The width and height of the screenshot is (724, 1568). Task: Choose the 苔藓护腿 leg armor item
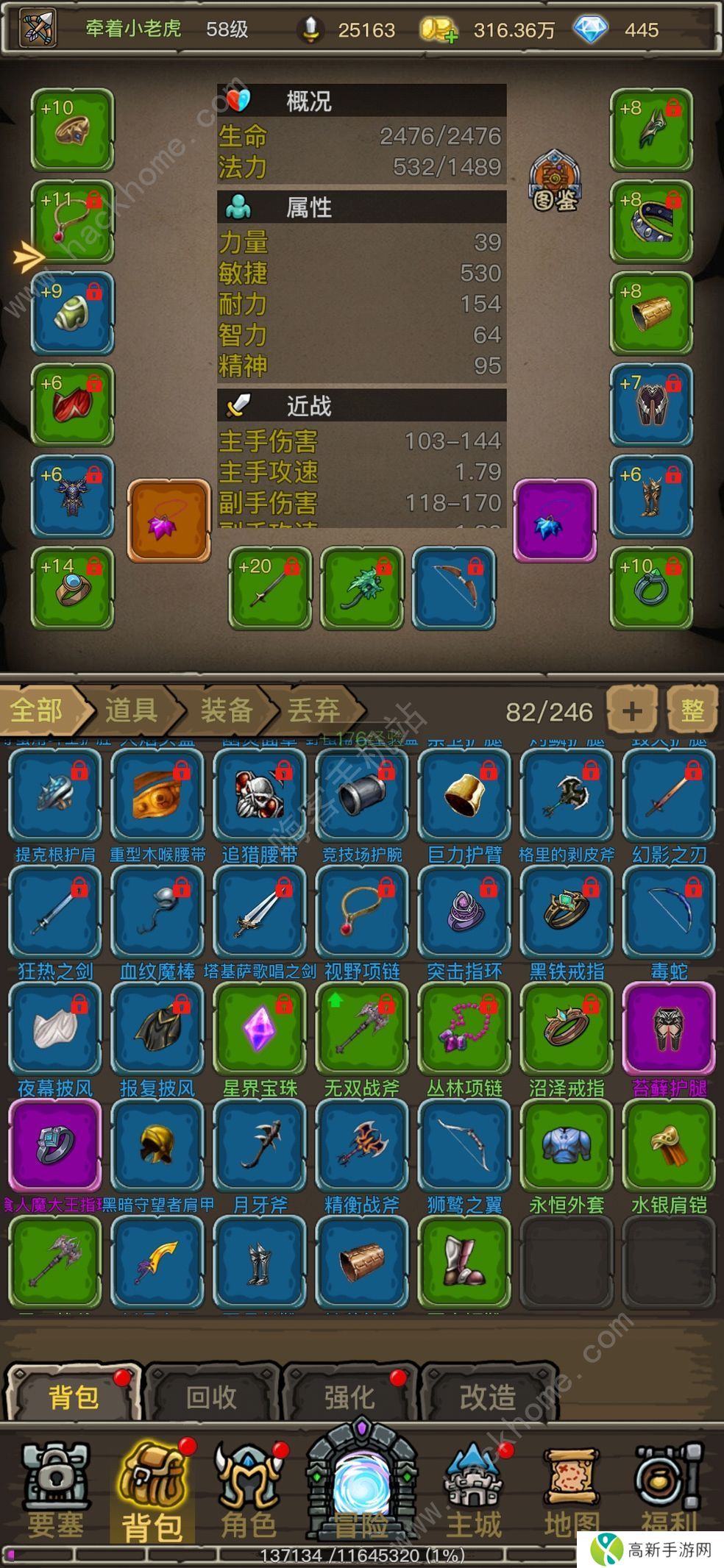pyautogui.click(x=669, y=1028)
